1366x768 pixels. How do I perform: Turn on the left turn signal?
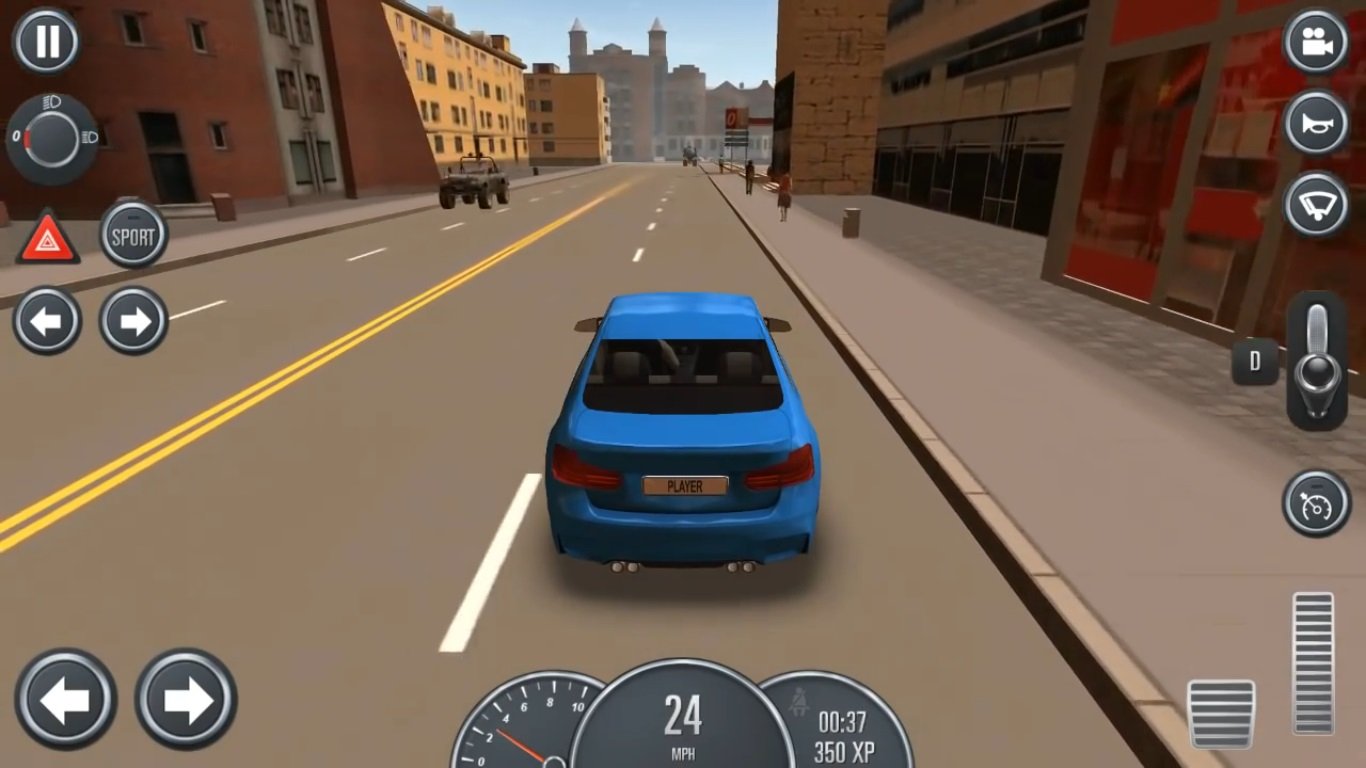pyautogui.click(x=47, y=321)
